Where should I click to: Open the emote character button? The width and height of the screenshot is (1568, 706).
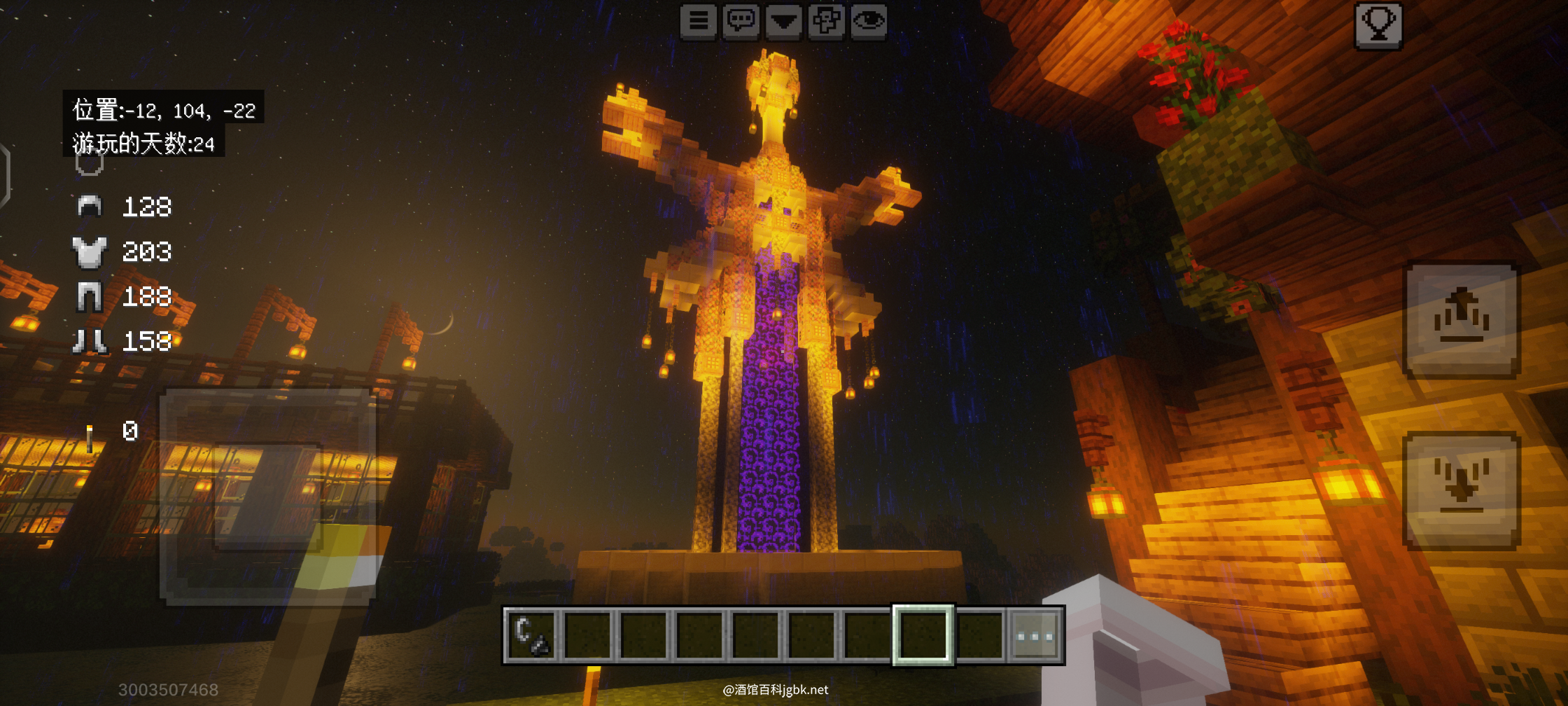pyautogui.click(x=826, y=21)
